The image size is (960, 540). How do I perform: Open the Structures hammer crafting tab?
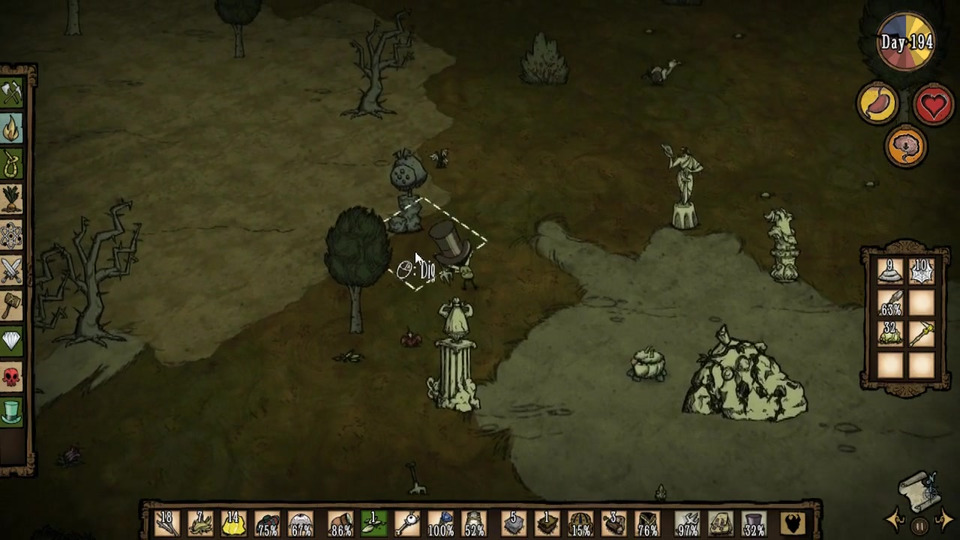(x=12, y=305)
